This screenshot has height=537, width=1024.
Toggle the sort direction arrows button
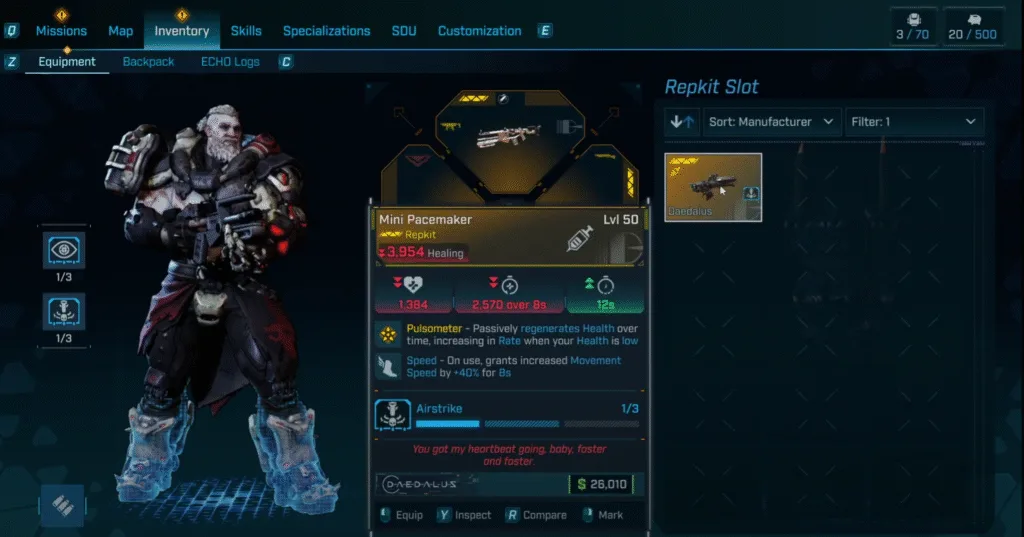[682, 122]
